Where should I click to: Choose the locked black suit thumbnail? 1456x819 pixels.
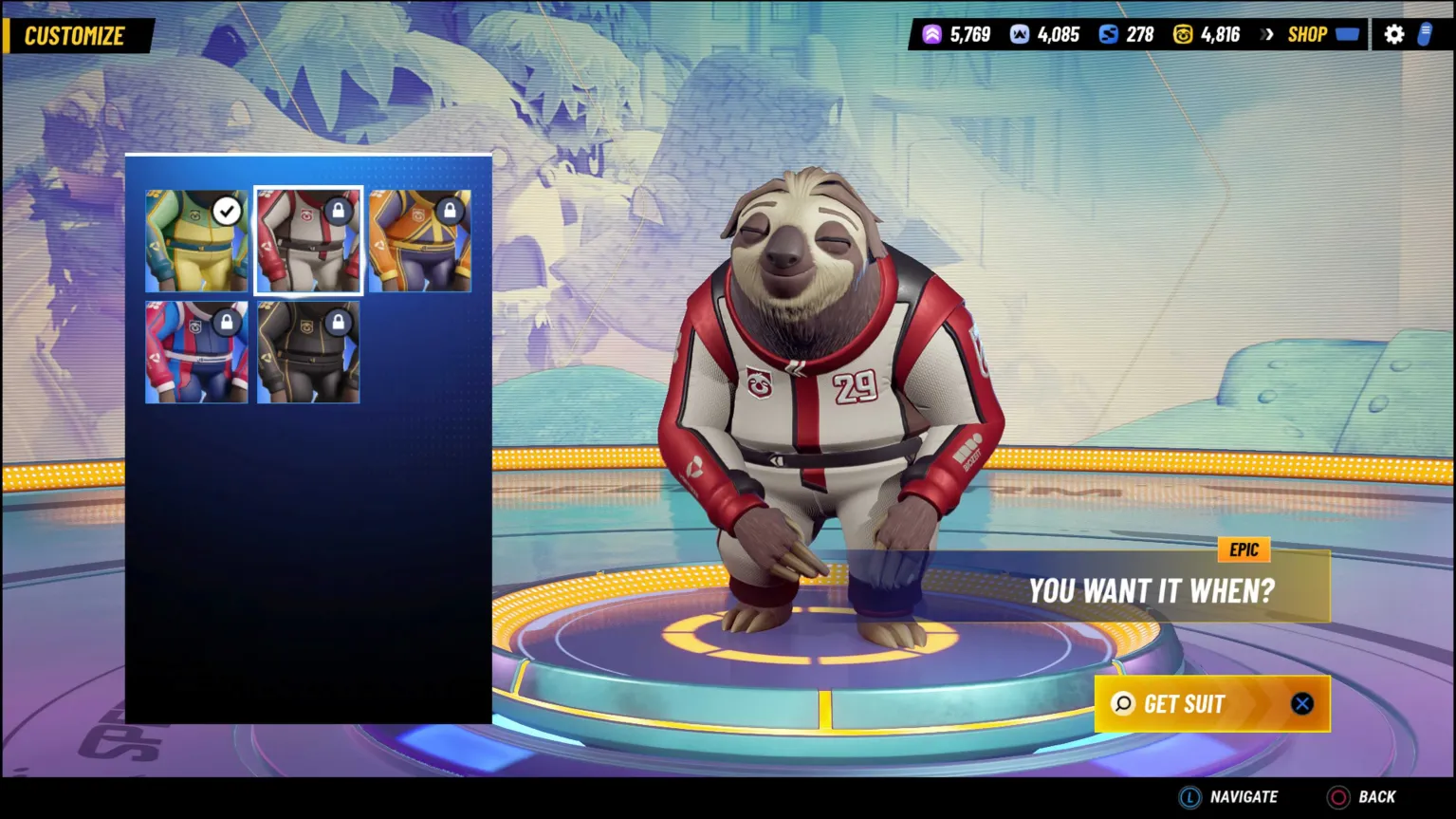308,353
